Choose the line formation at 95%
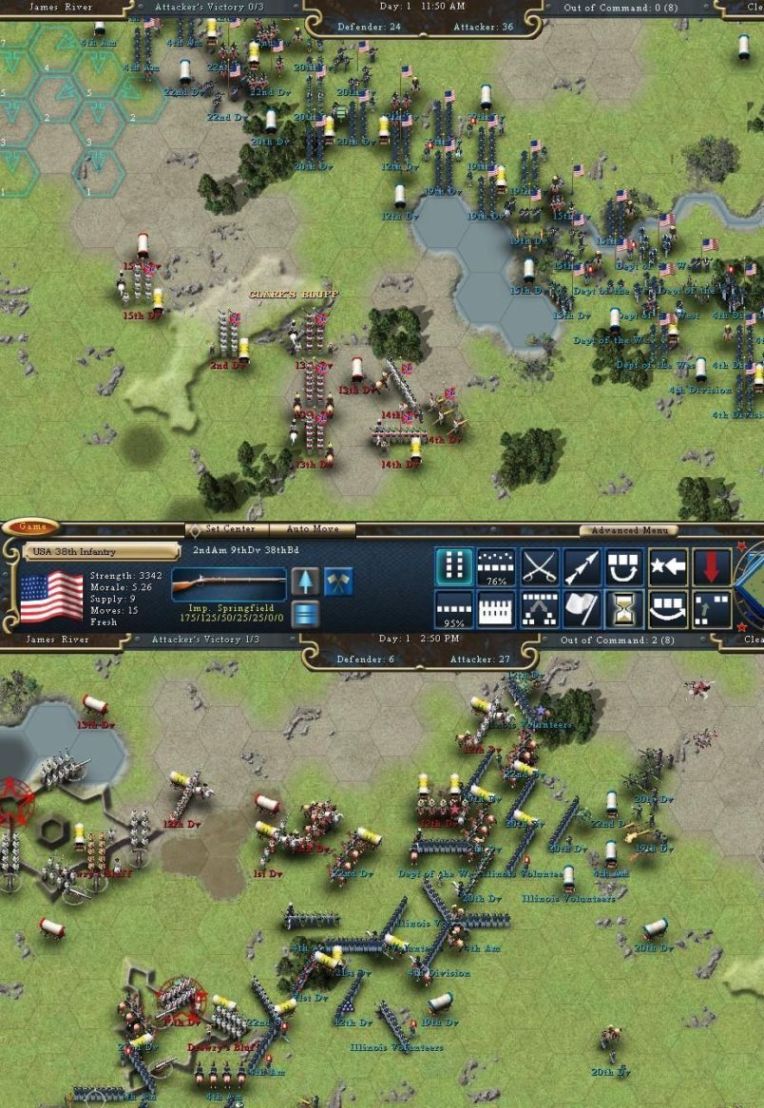Viewport: 764px width, 1108px height. [x=454, y=609]
